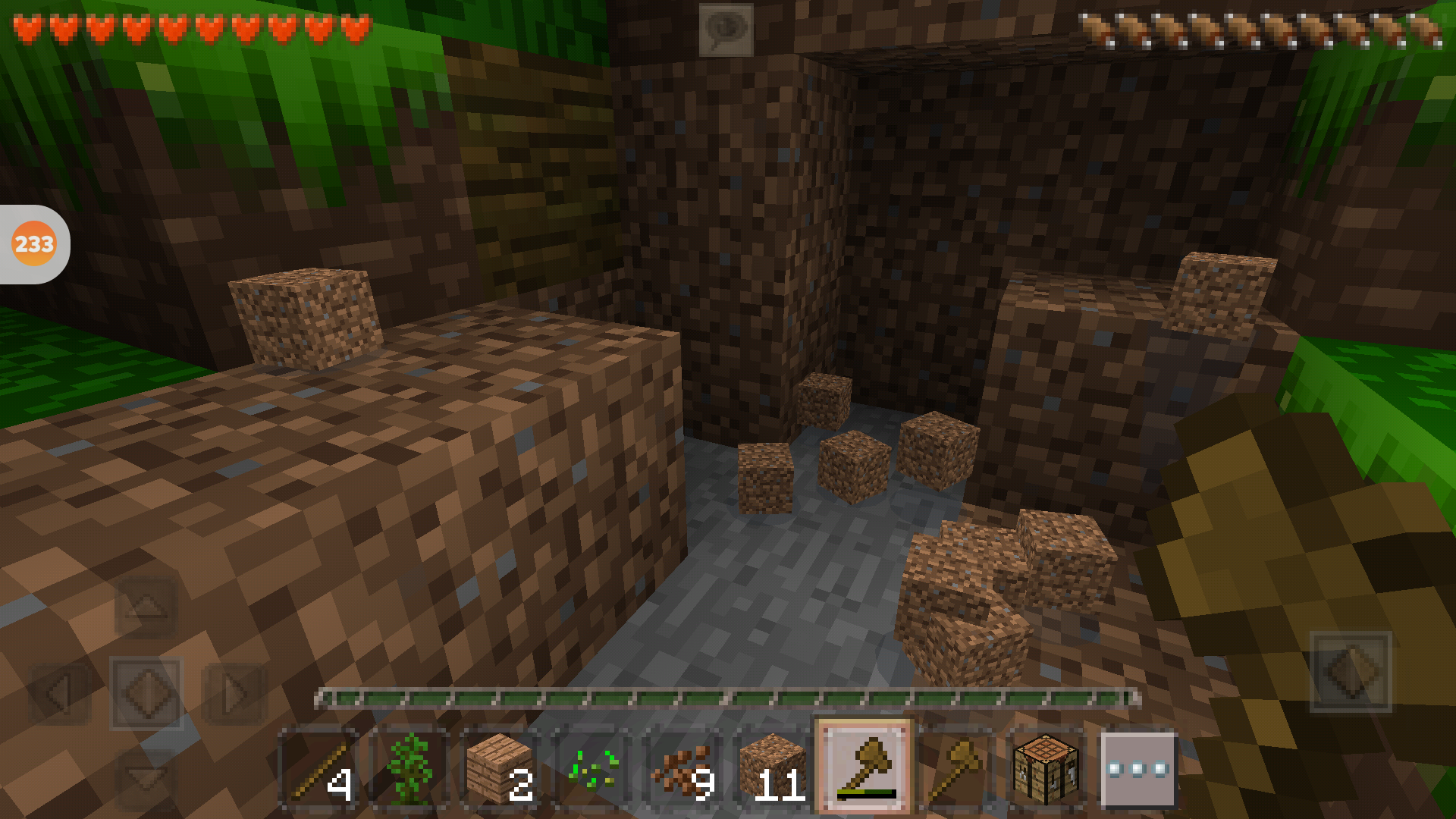The image size is (1456, 819).
Task: Open the chat speech bubble button
Action: [726, 30]
